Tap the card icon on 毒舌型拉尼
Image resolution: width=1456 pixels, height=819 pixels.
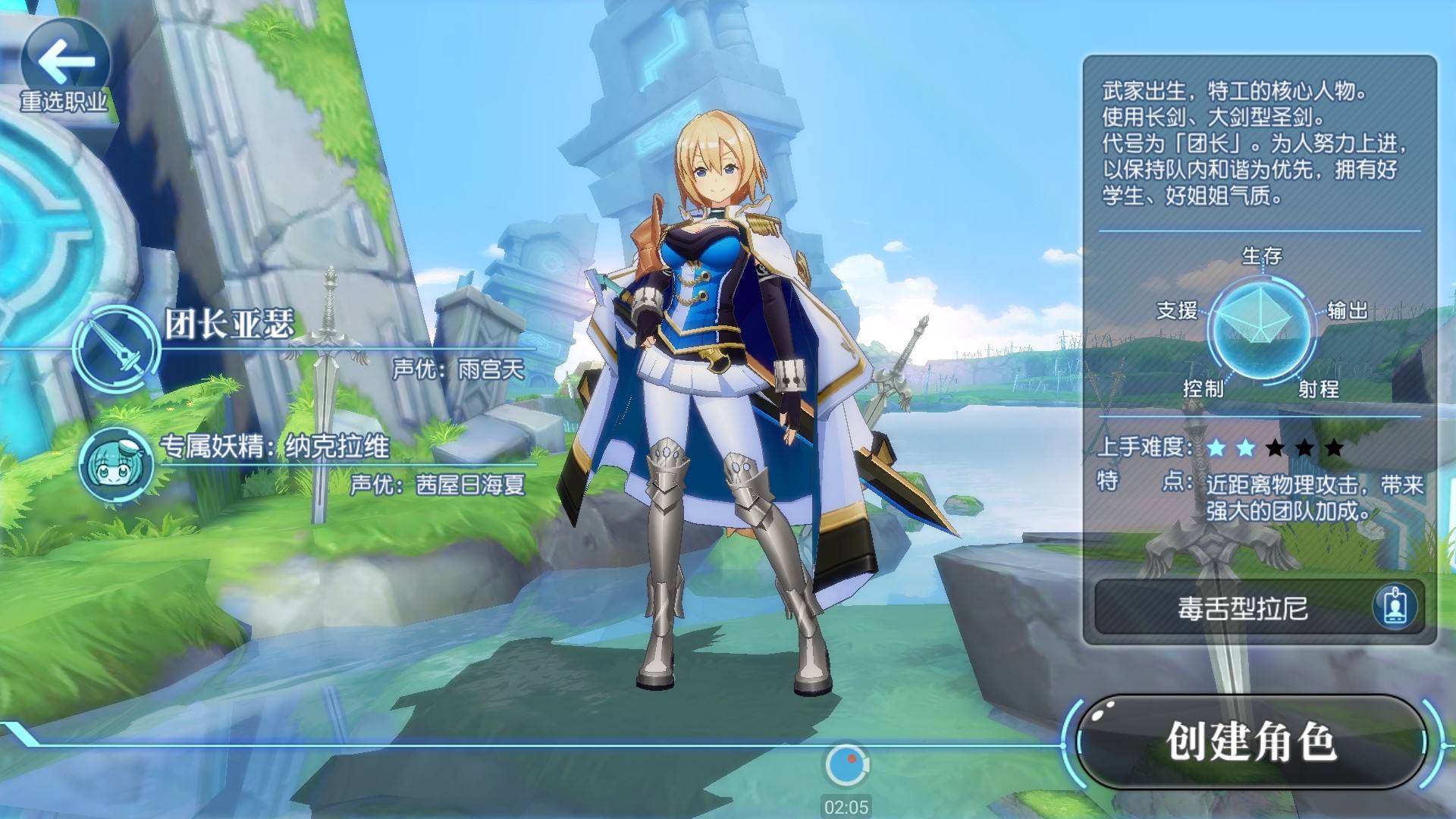click(1394, 607)
